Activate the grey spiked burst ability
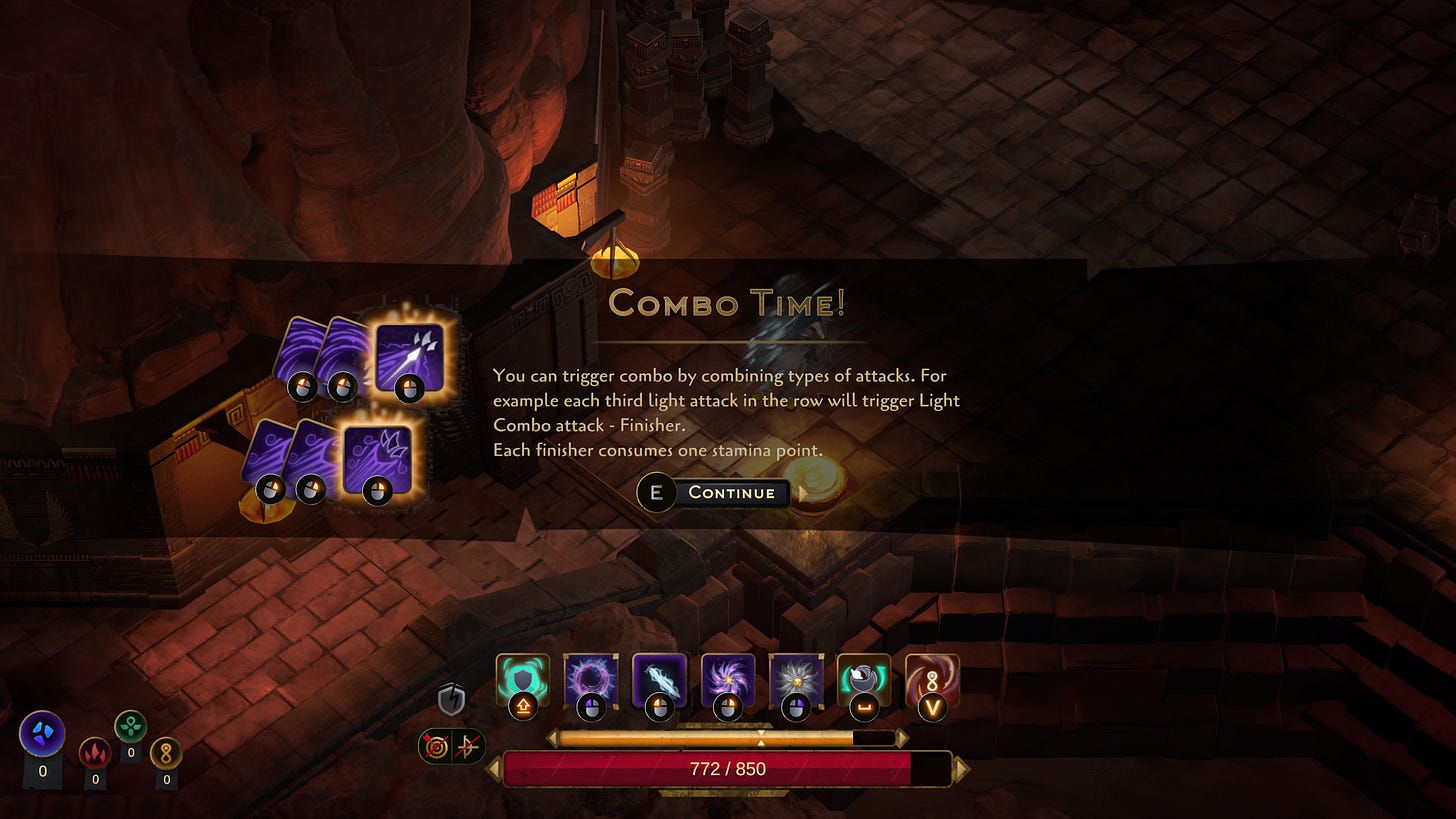The width and height of the screenshot is (1456, 819). click(796, 680)
